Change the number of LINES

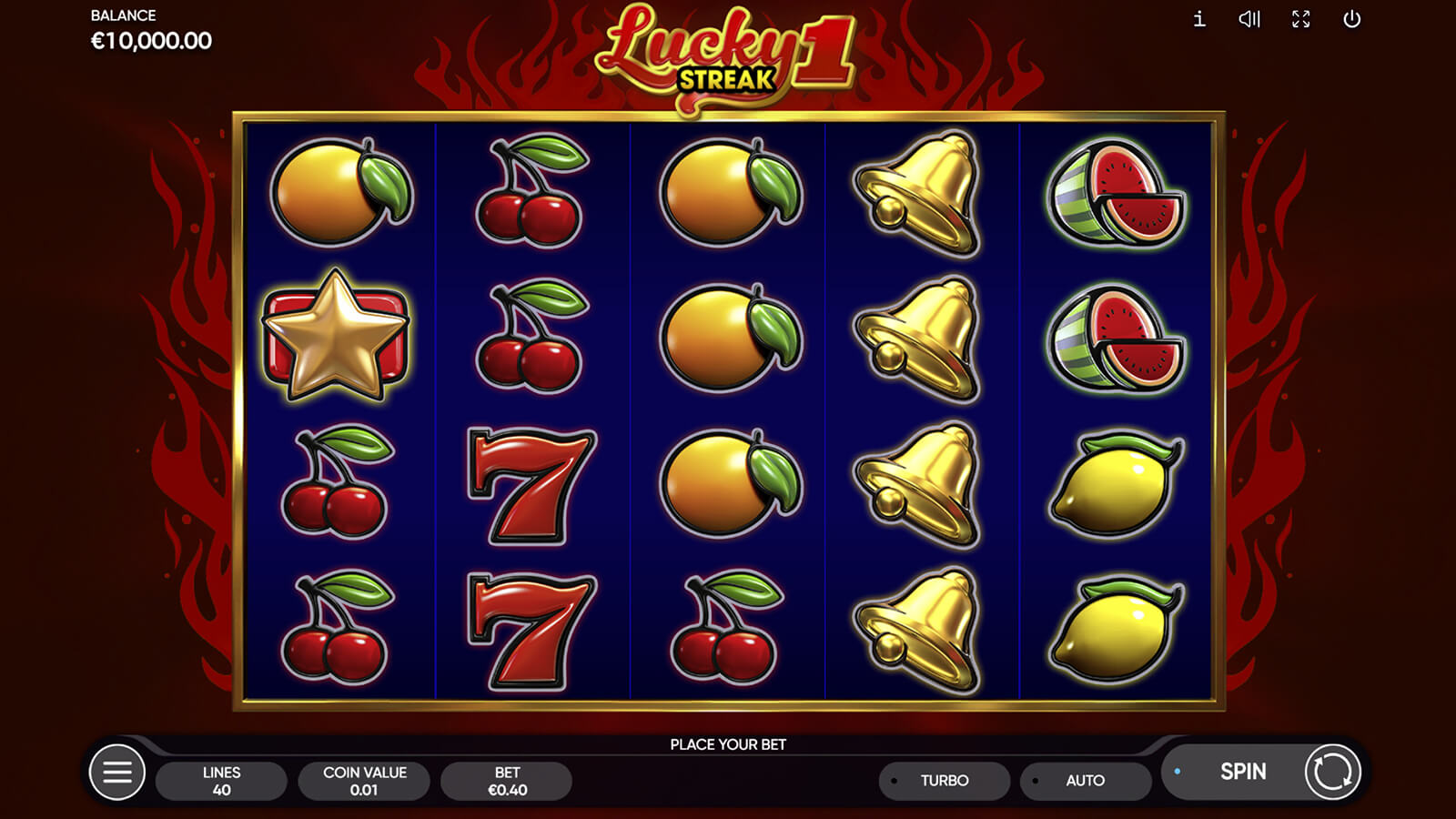(x=221, y=781)
